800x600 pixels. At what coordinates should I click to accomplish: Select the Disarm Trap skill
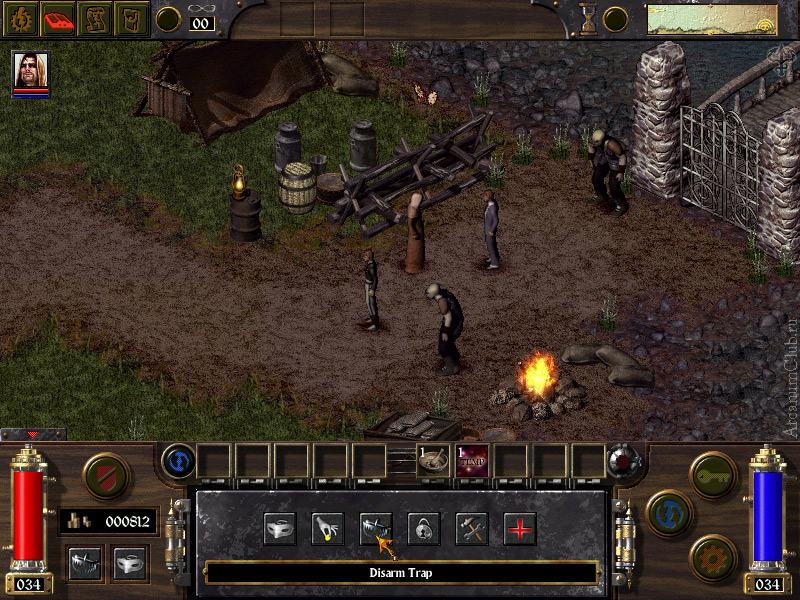pos(376,527)
